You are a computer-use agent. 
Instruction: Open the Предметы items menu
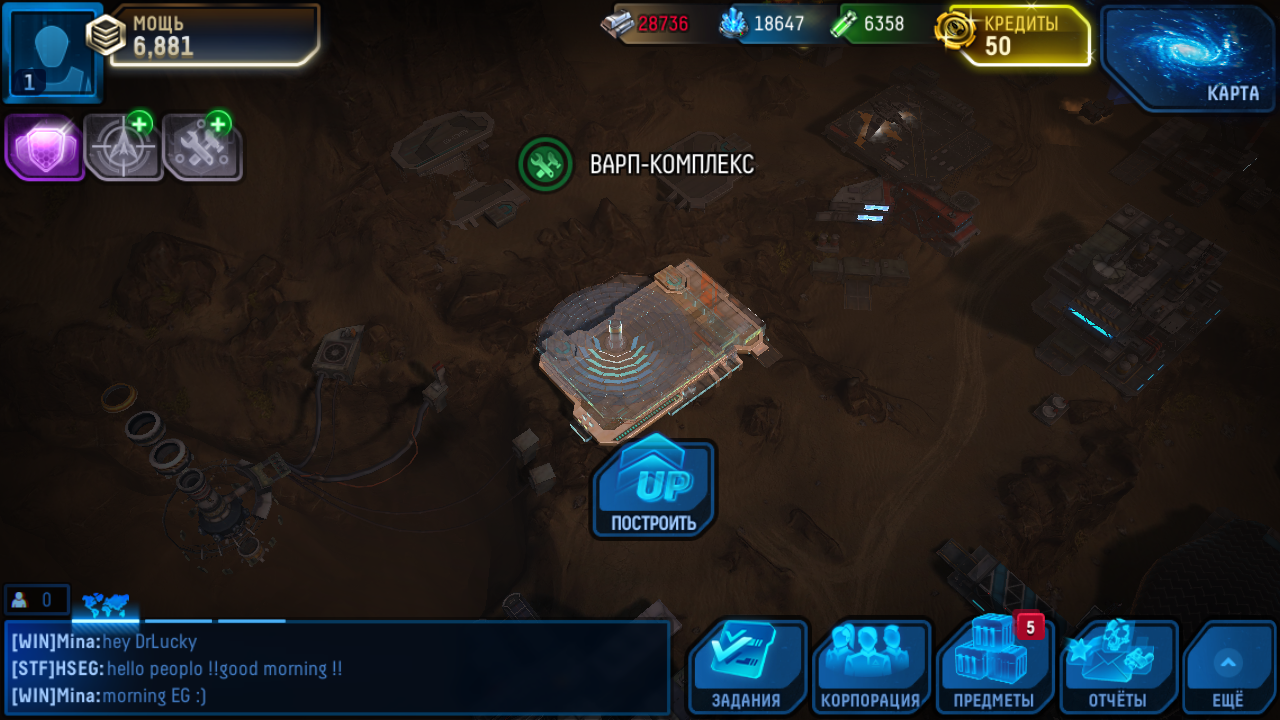coord(994,667)
